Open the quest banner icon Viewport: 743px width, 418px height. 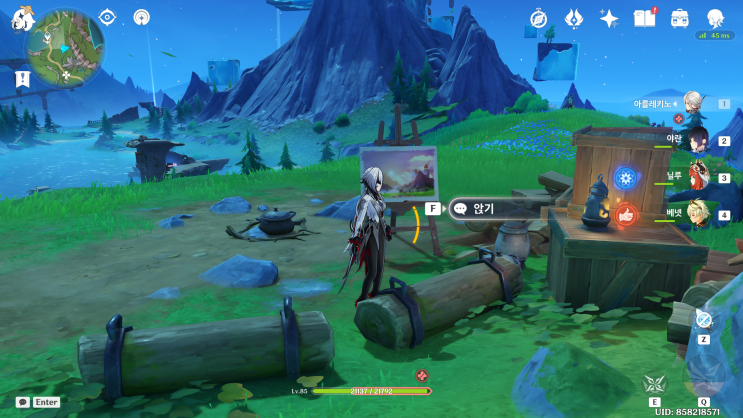click(22, 78)
